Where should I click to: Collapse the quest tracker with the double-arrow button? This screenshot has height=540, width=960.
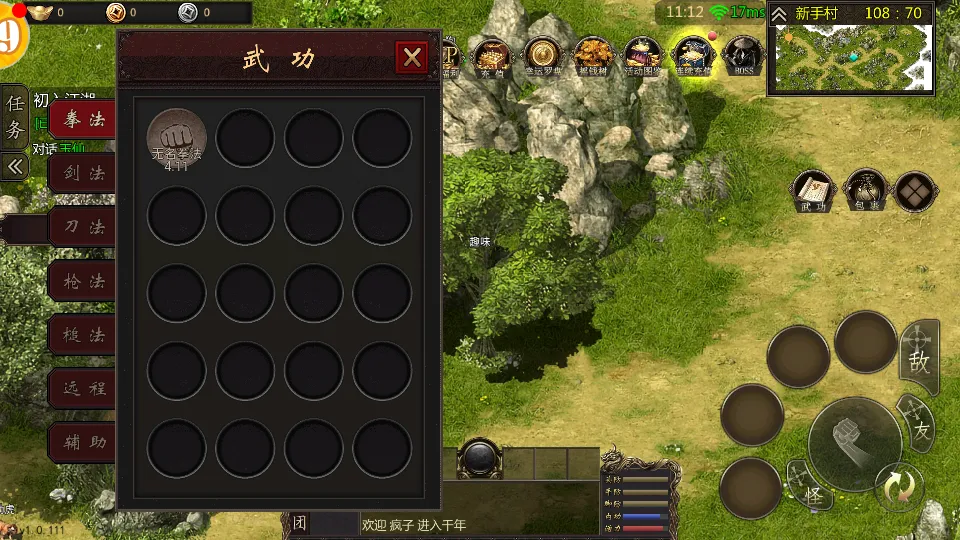point(15,166)
